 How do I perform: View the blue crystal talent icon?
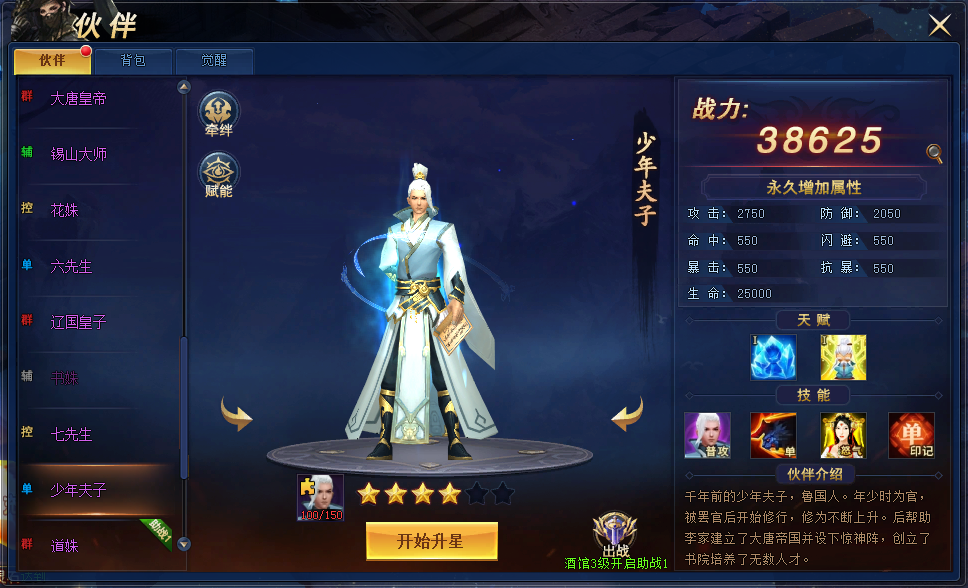point(772,357)
